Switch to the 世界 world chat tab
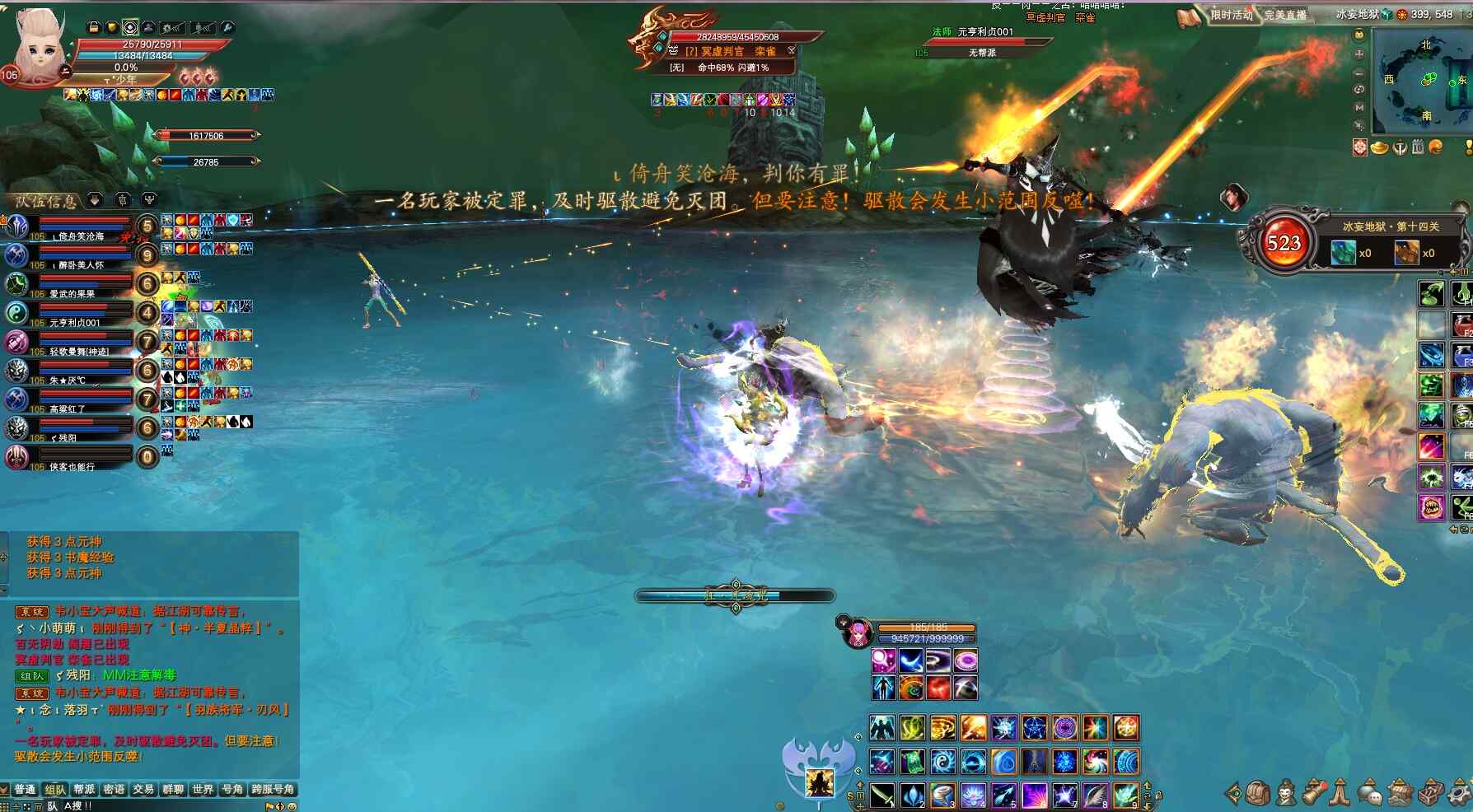1473x812 pixels. coord(203,789)
